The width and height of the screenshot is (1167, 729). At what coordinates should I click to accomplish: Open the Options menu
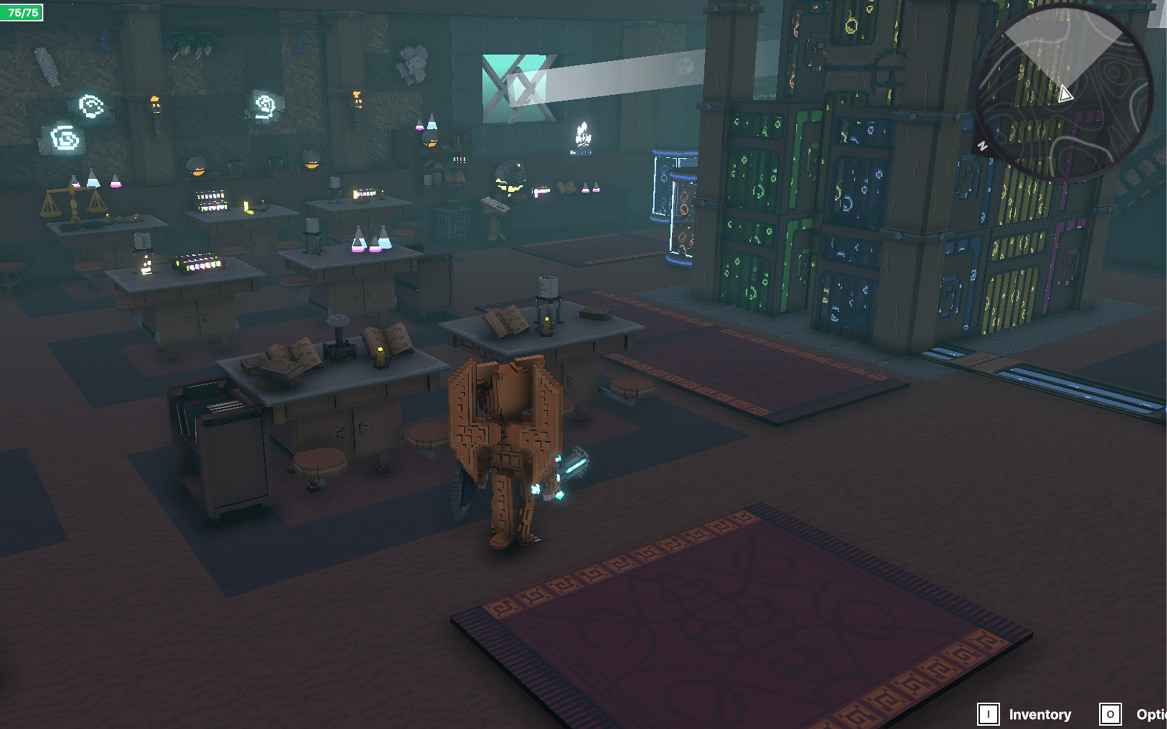point(1133,714)
